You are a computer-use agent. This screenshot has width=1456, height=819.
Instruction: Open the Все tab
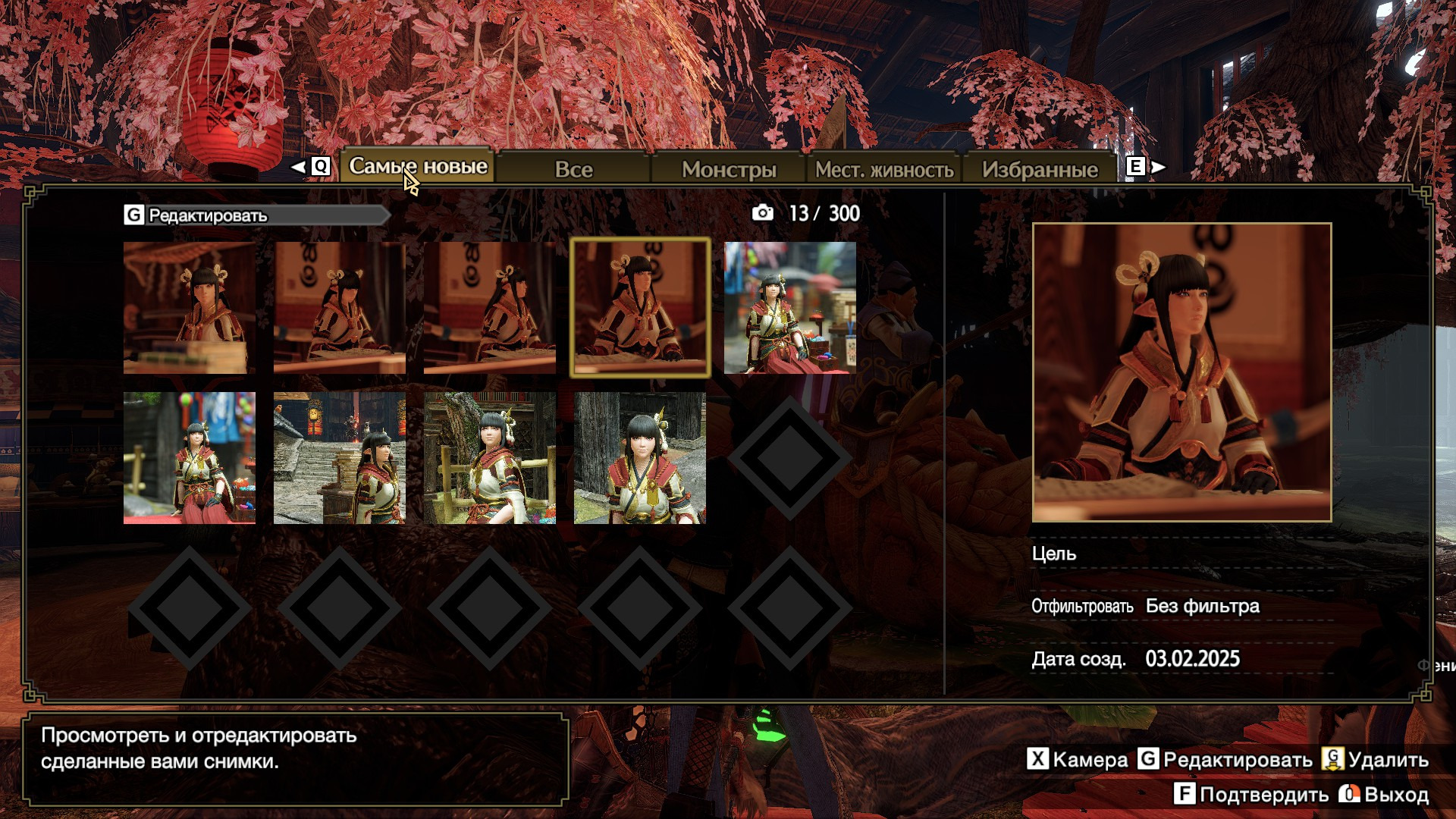(x=573, y=169)
